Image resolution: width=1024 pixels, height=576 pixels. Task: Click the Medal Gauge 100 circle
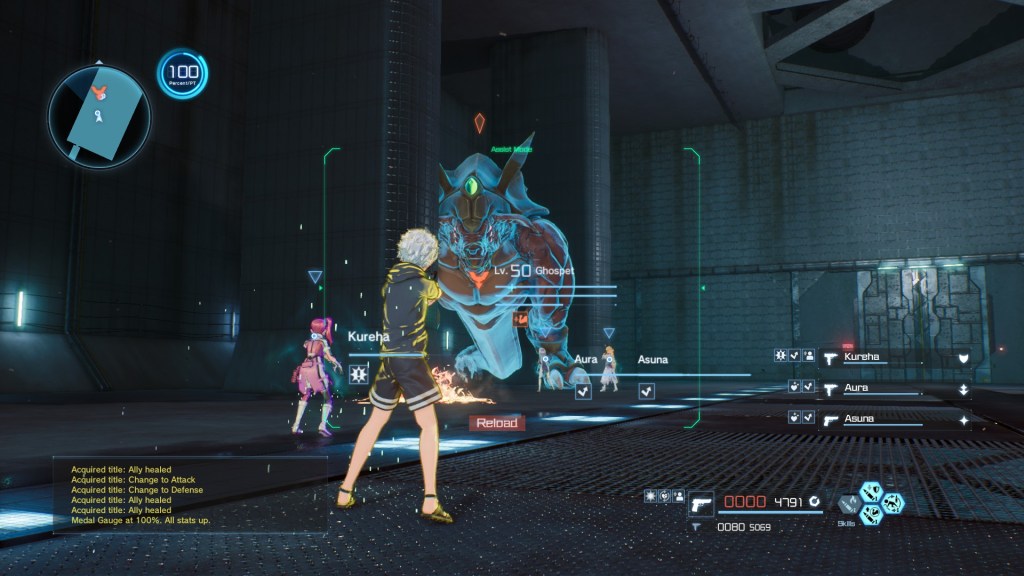(182, 75)
